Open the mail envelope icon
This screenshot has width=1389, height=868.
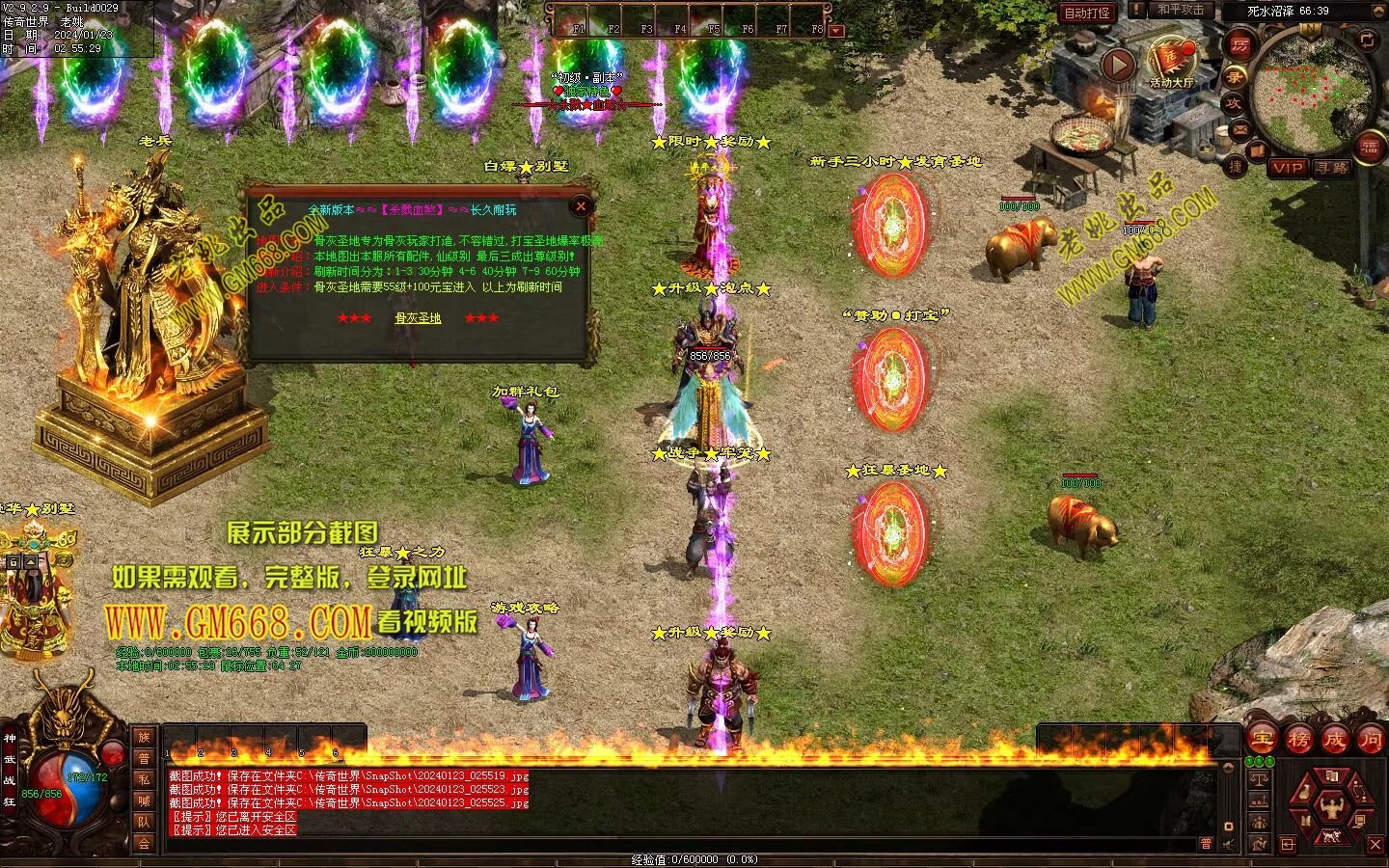[x=1239, y=128]
